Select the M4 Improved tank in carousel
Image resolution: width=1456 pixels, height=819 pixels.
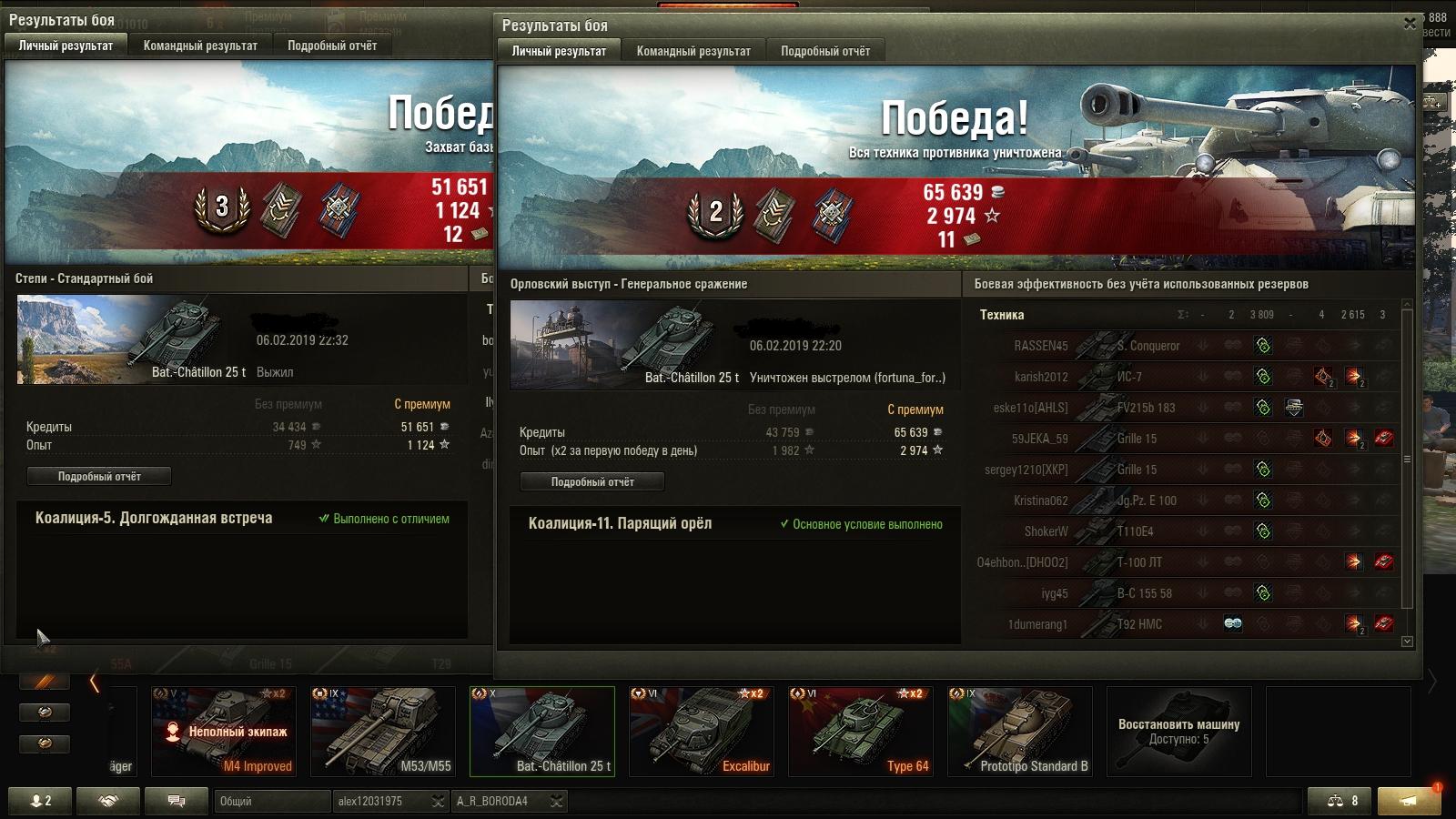[223, 731]
